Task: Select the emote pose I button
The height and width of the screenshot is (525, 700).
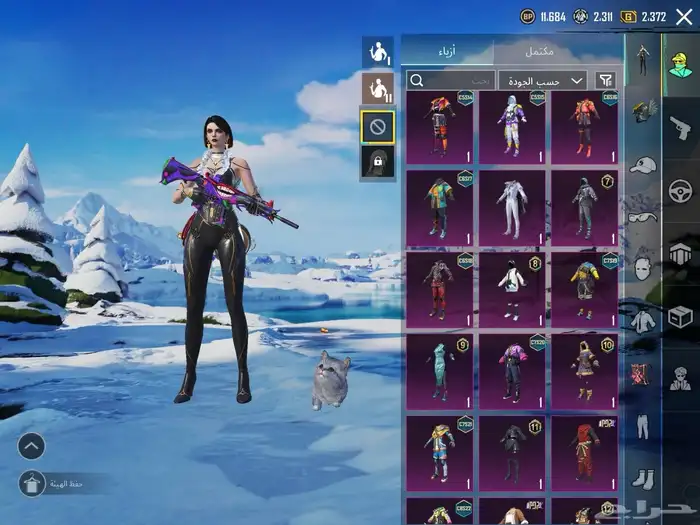Action: (377, 53)
